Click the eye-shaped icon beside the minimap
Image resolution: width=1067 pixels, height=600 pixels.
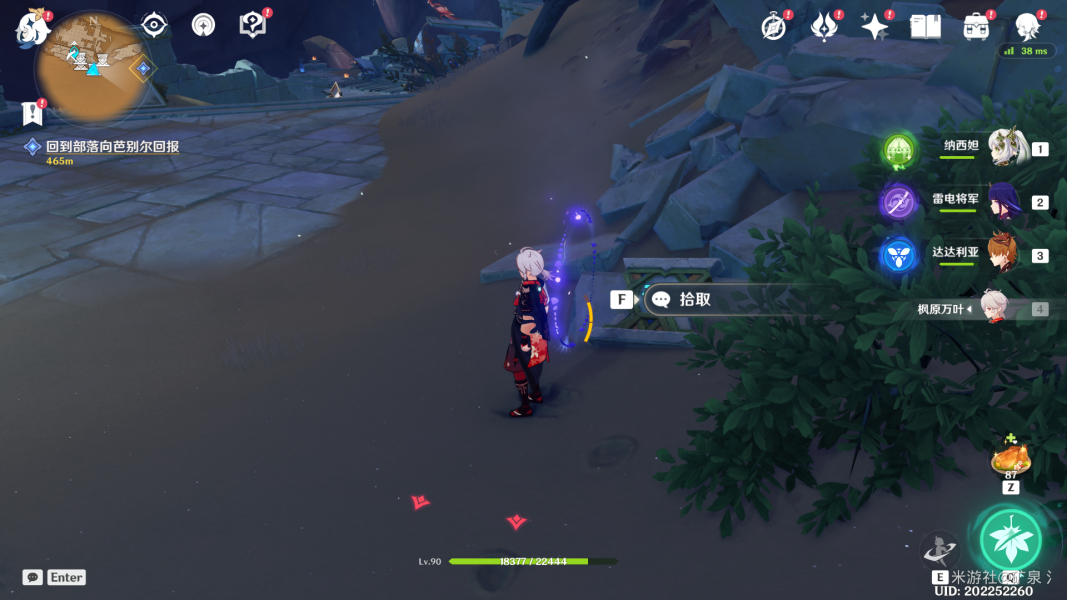(154, 25)
